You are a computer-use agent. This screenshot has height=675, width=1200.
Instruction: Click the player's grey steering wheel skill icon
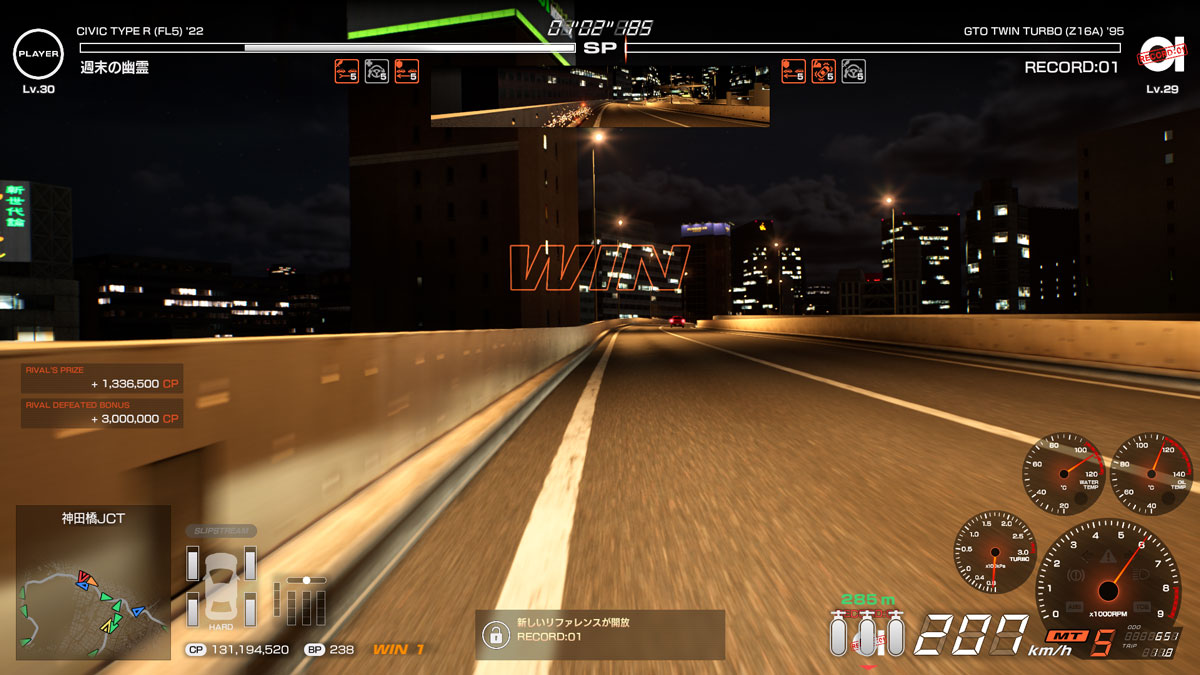(x=376, y=71)
